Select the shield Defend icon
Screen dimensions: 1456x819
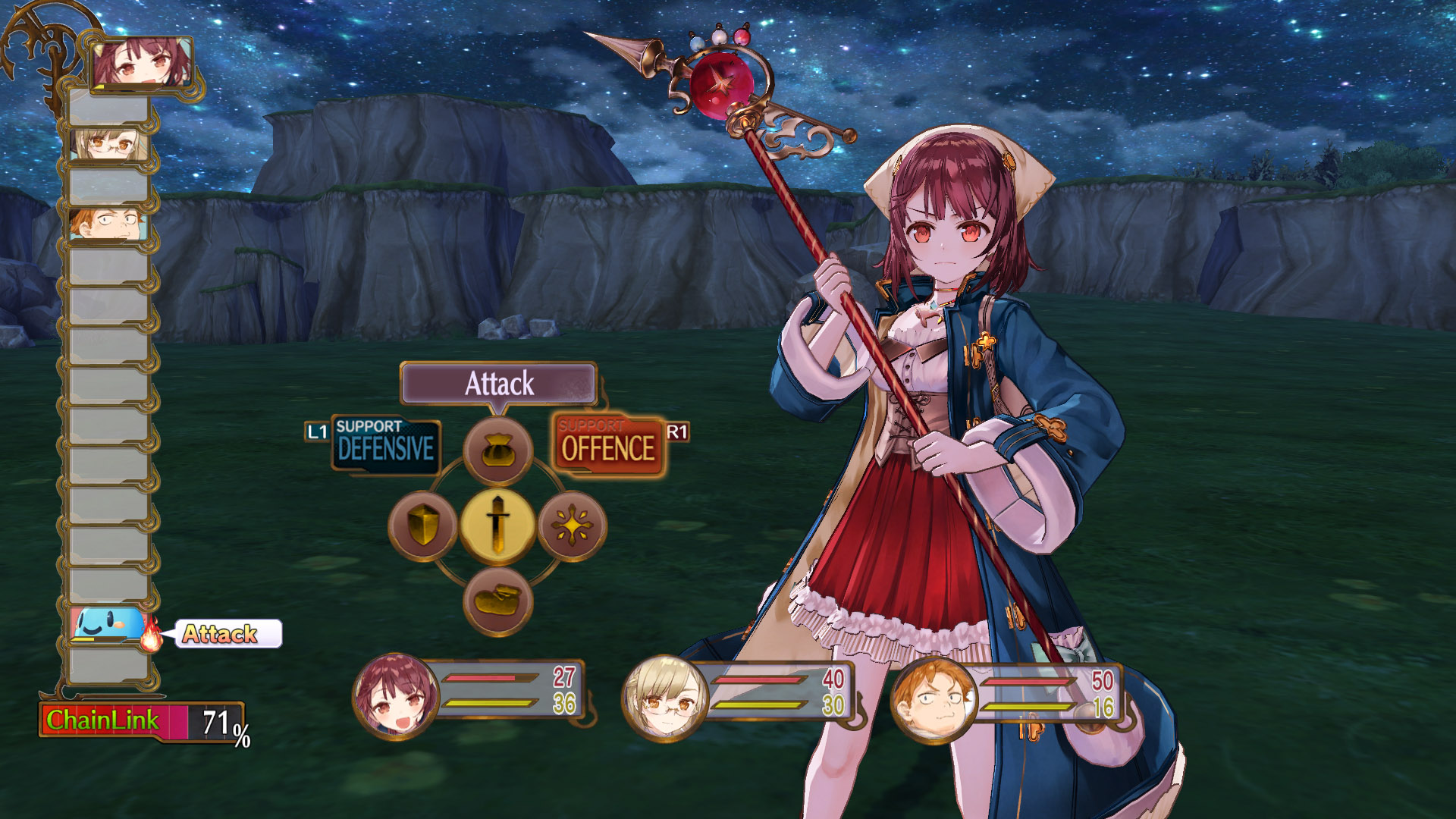coord(422,526)
